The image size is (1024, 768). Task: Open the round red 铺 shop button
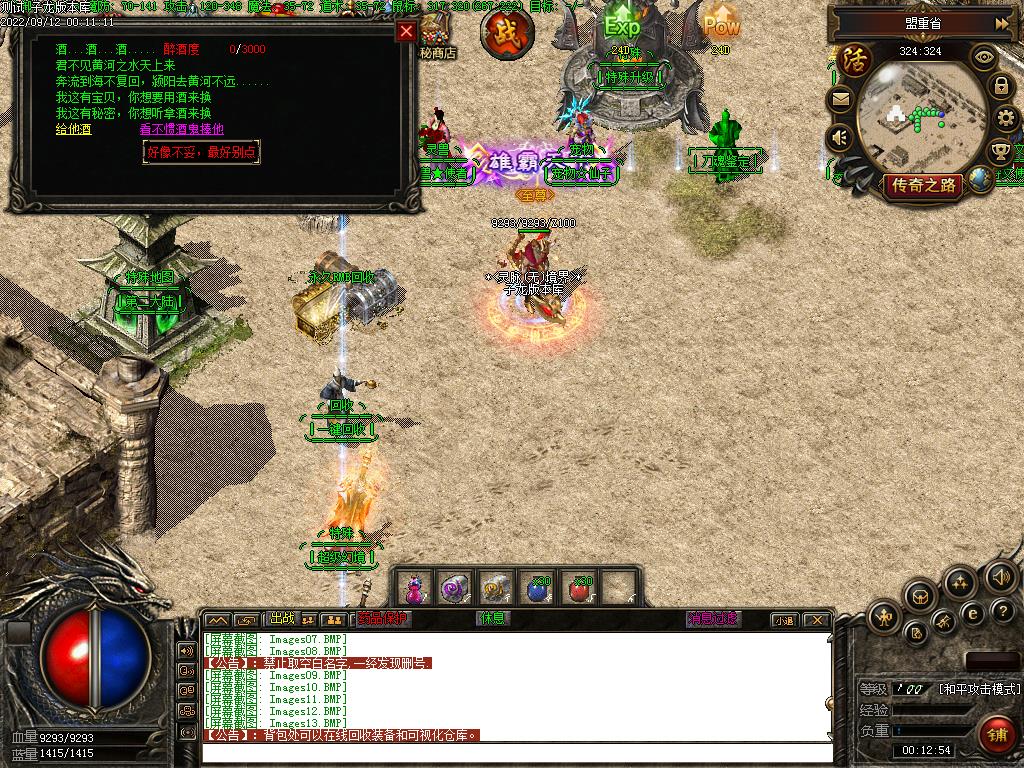pos(997,735)
